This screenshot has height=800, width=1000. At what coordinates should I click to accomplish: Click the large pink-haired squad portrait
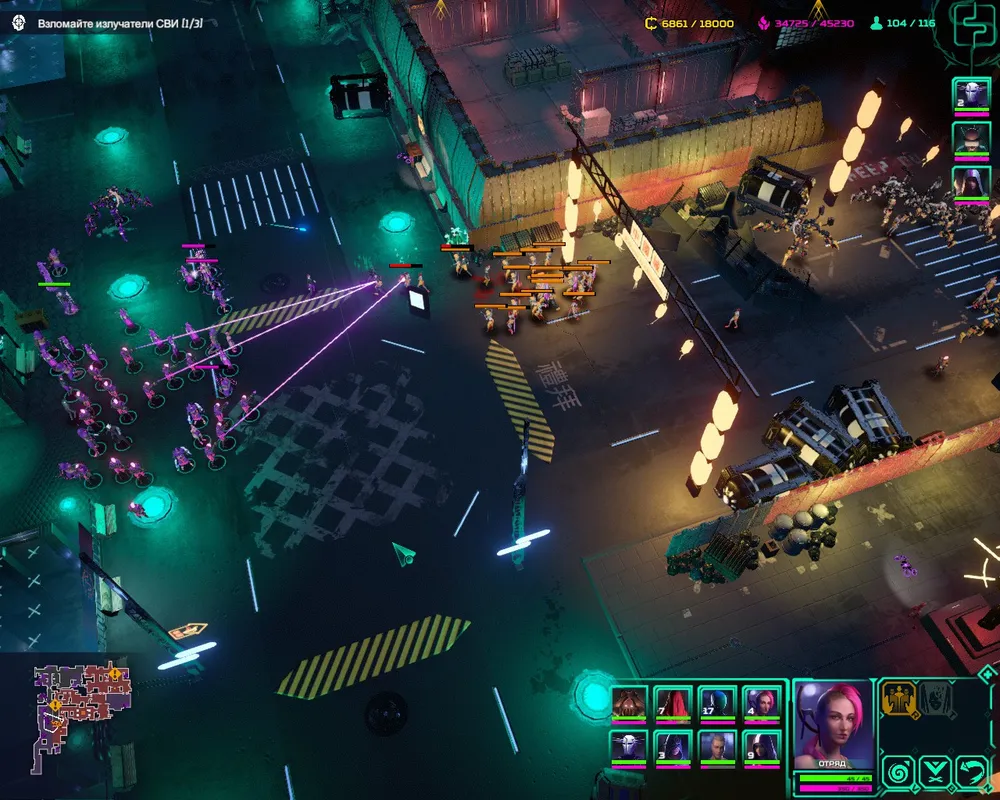coord(834,724)
